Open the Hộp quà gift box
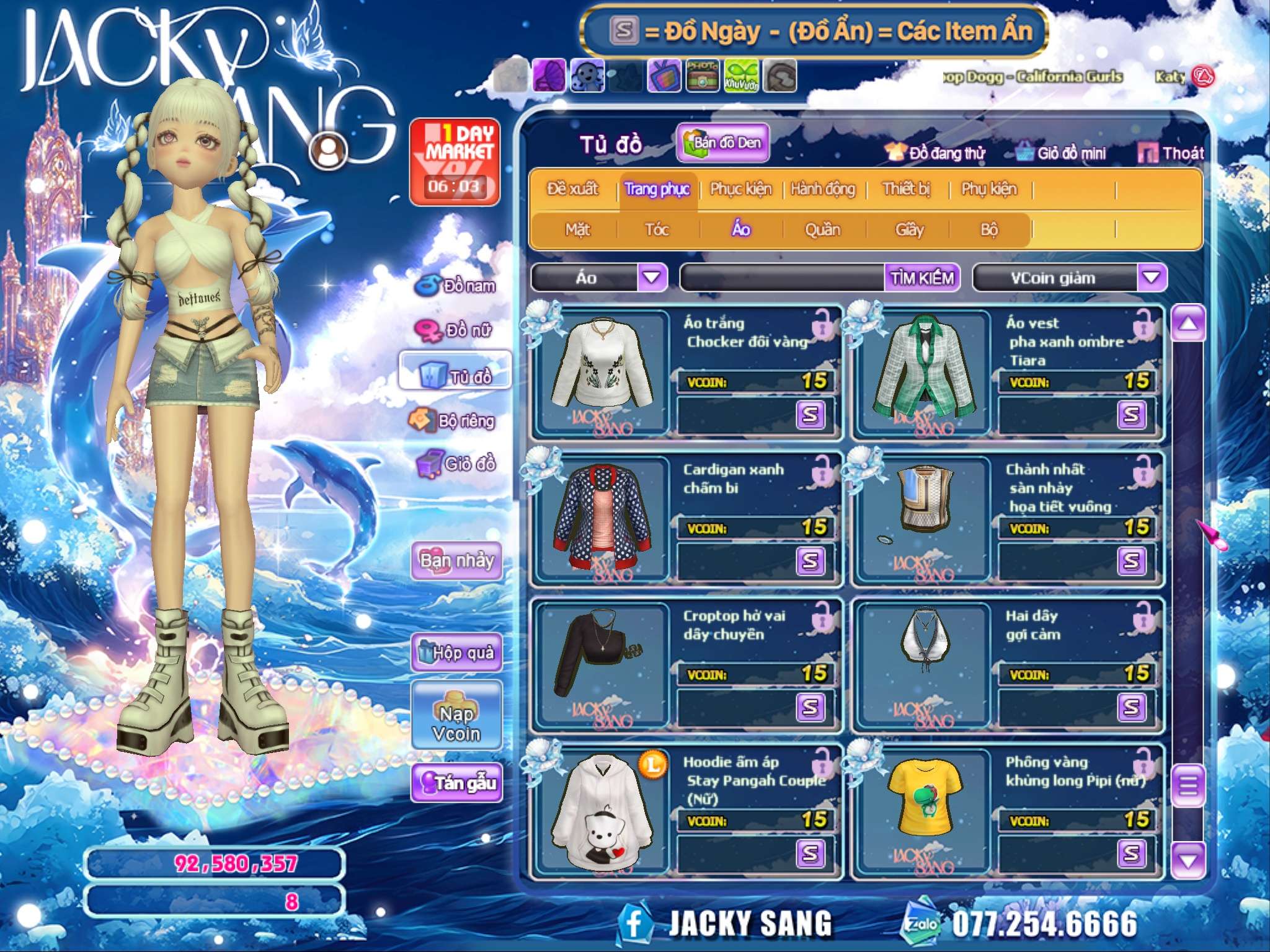This screenshot has height=952, width=1270. tap(457, 653)
